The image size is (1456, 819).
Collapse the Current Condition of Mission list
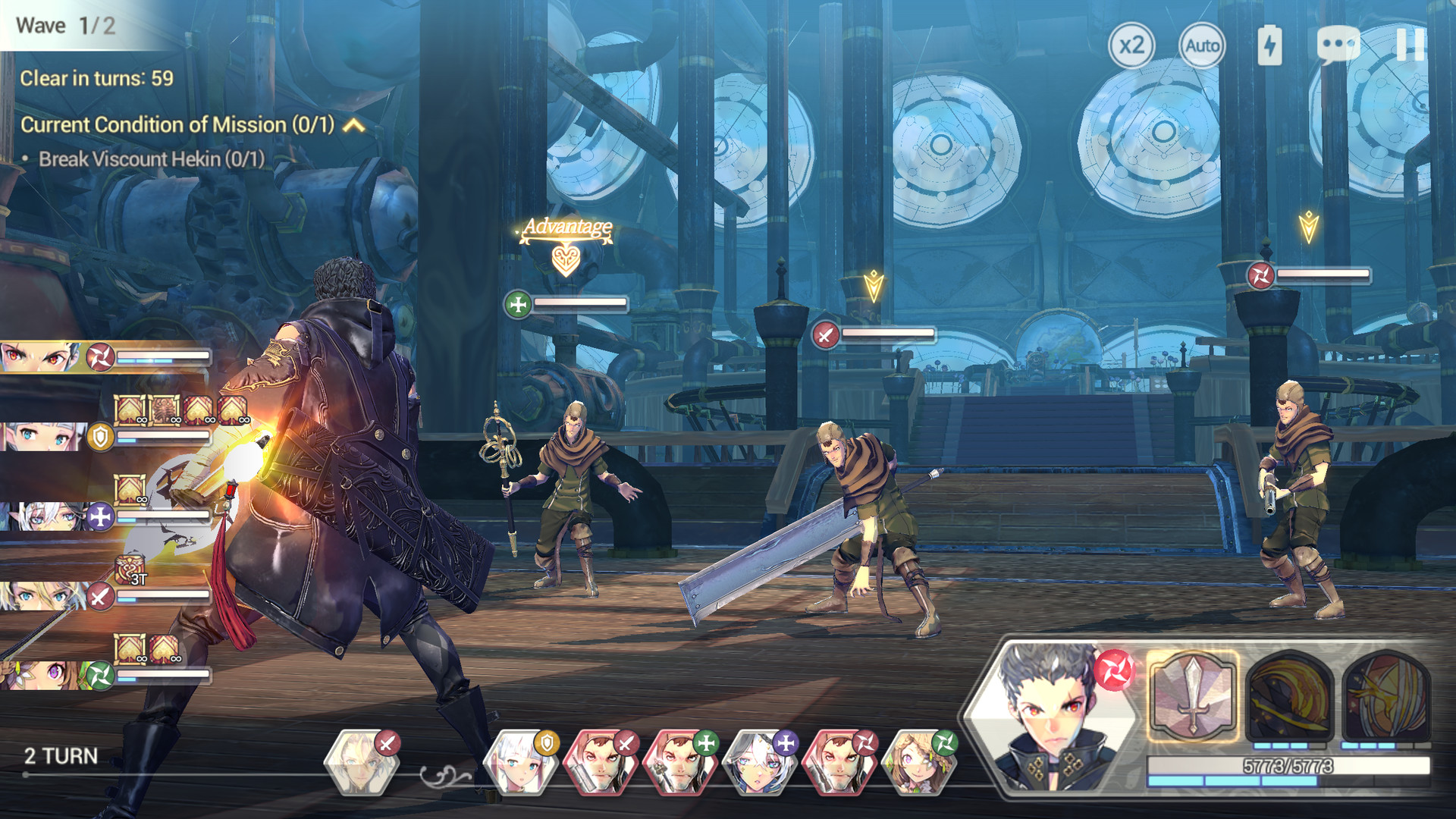click(x=354, y=125)
